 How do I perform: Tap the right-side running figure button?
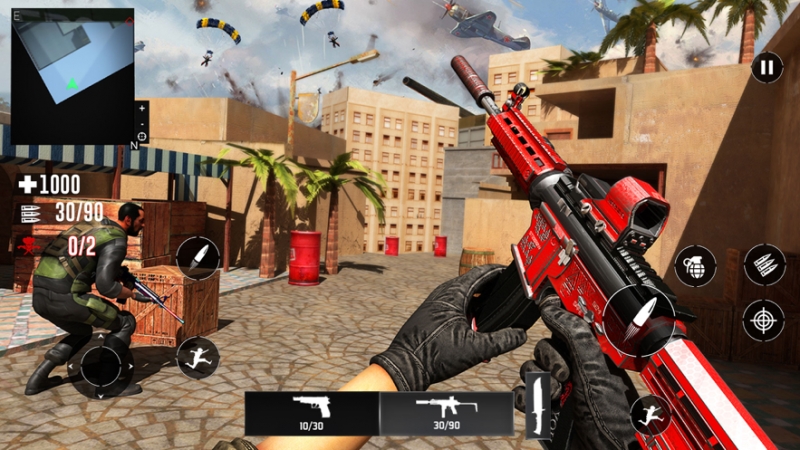tap(650, 414)
